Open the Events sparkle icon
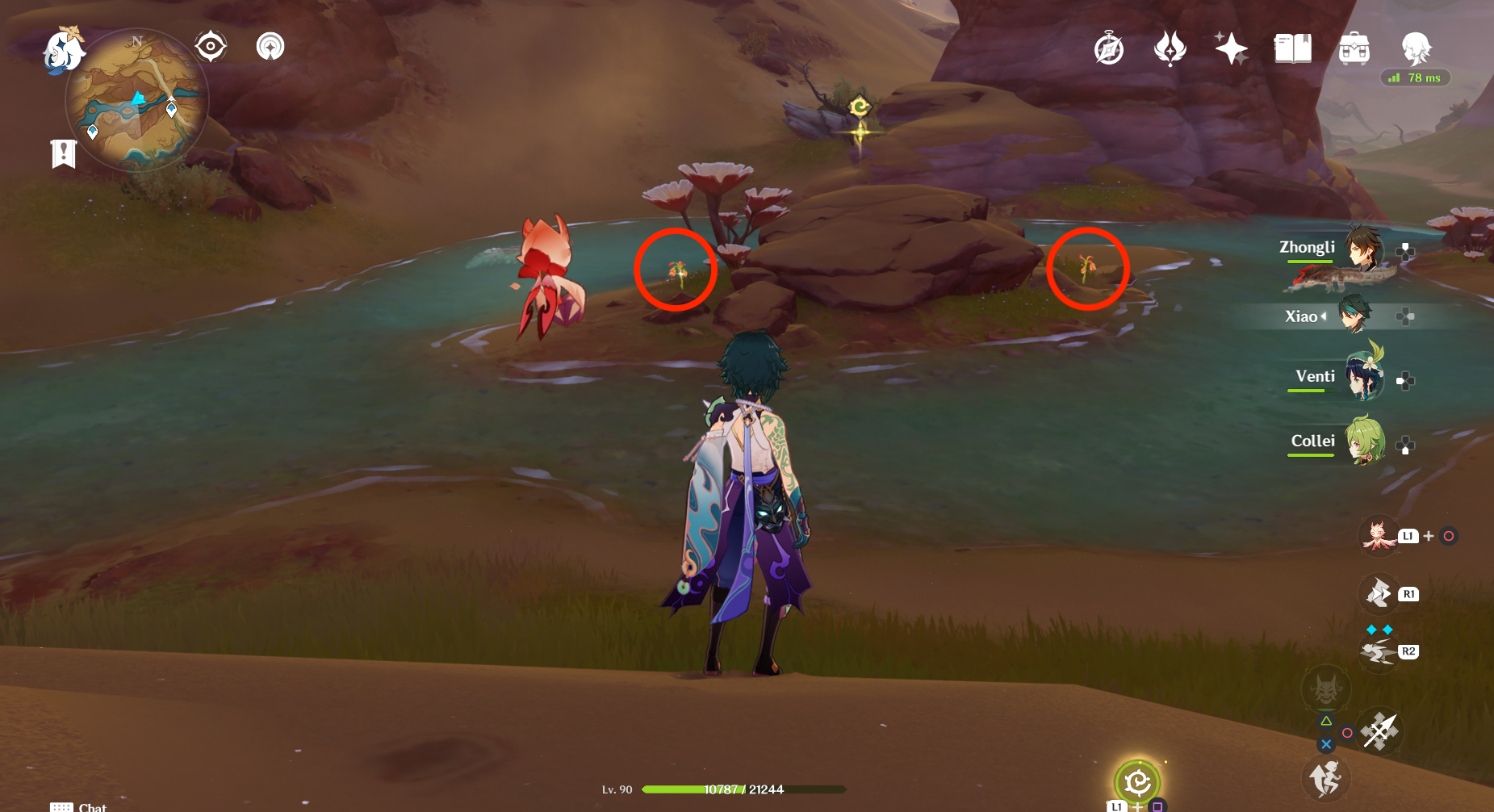Viewport: 1494px width, 812px height. pos(1231,48)
